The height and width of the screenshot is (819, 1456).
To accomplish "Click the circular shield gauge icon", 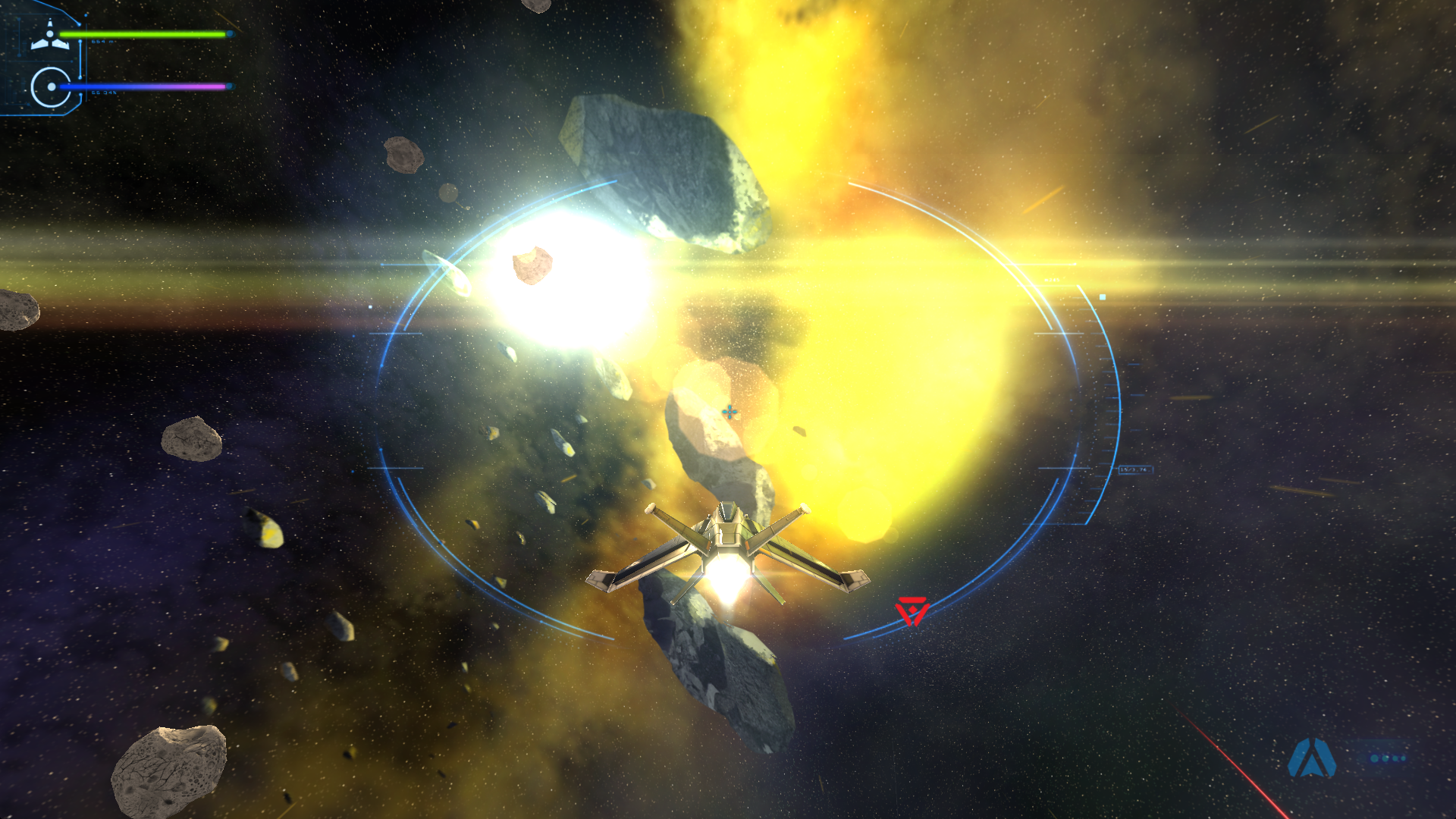I will 51,87.
